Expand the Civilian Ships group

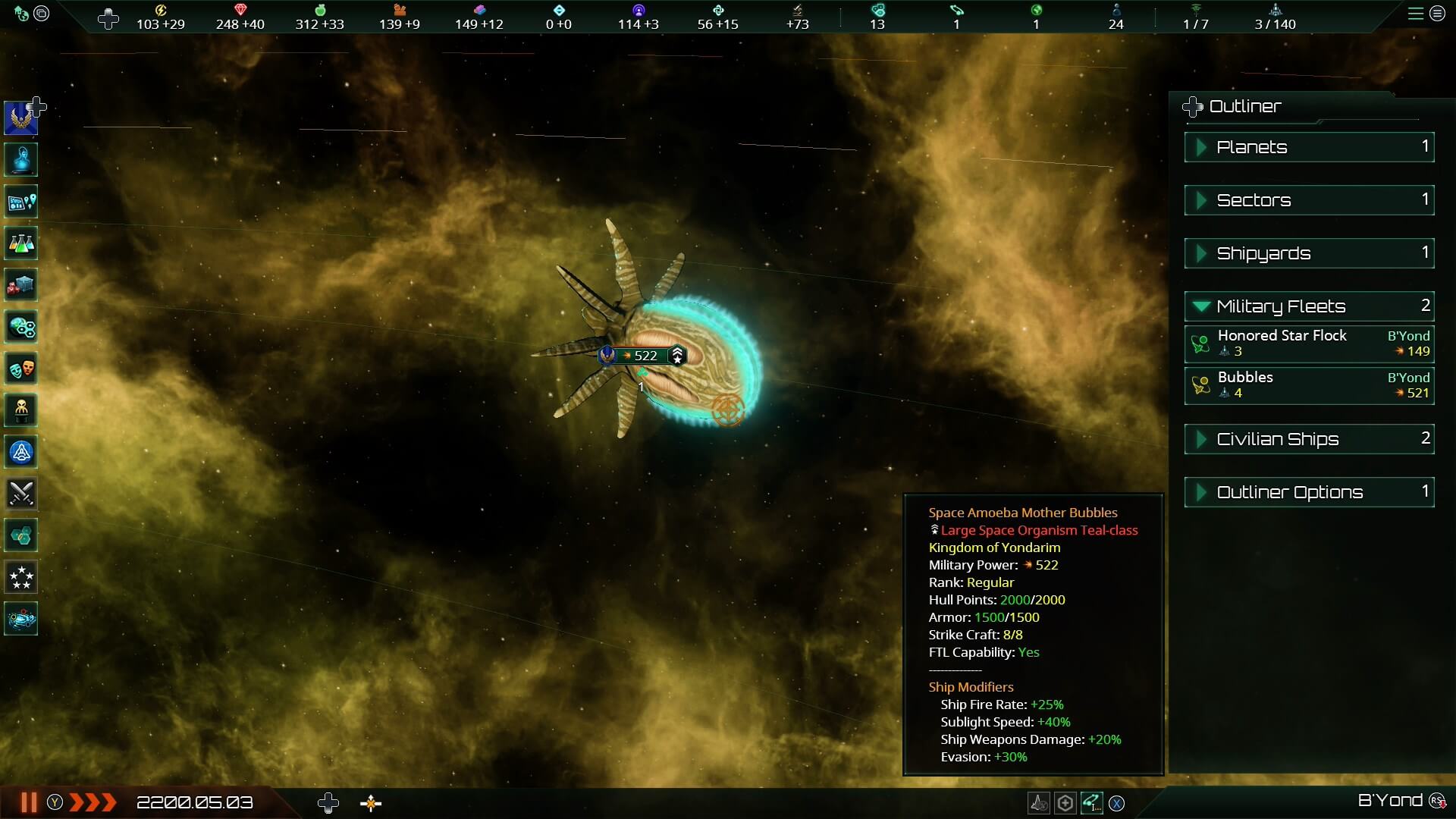[1309, 439]
